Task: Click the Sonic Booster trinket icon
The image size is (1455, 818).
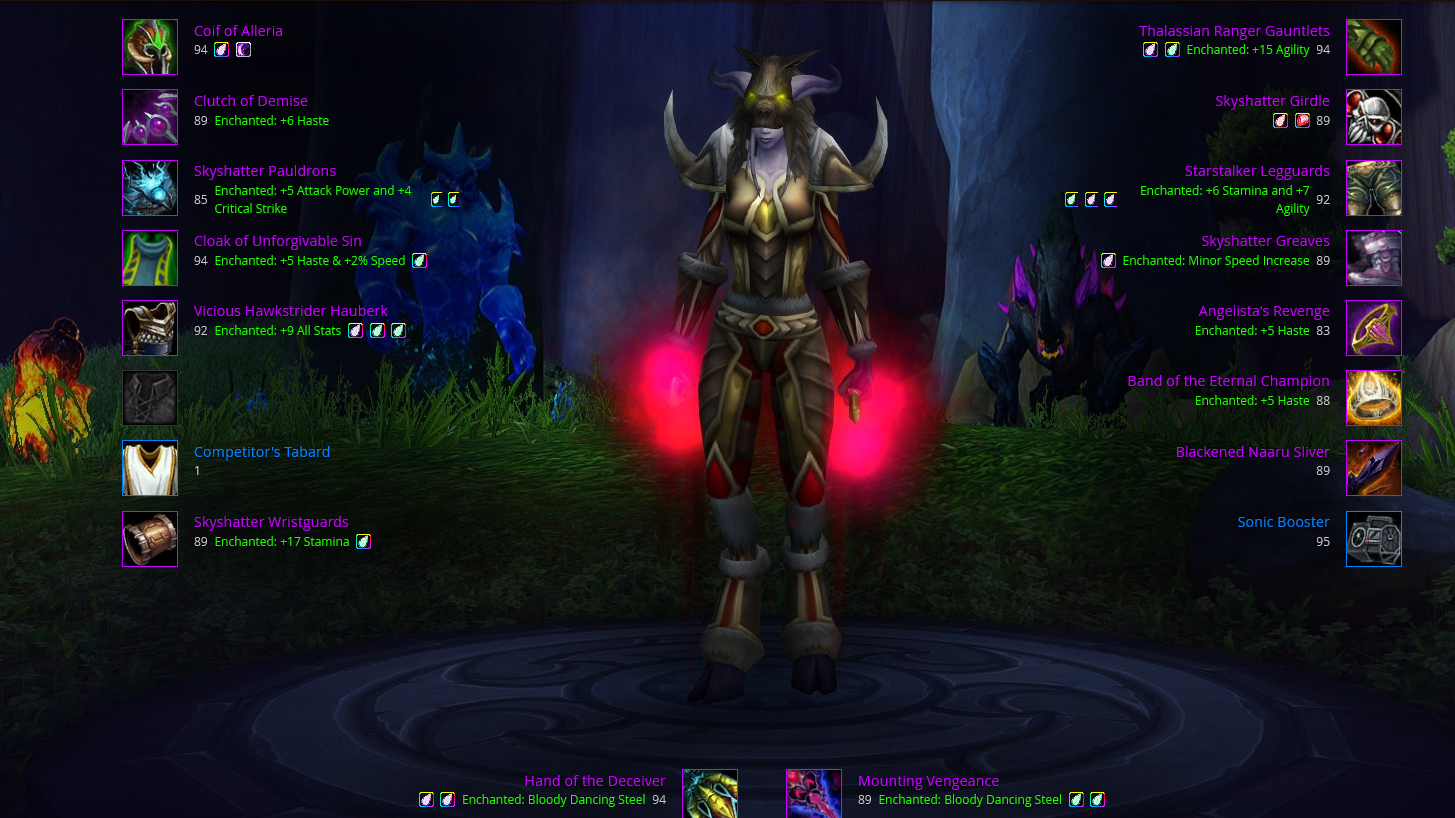Action: point(1373,539)
